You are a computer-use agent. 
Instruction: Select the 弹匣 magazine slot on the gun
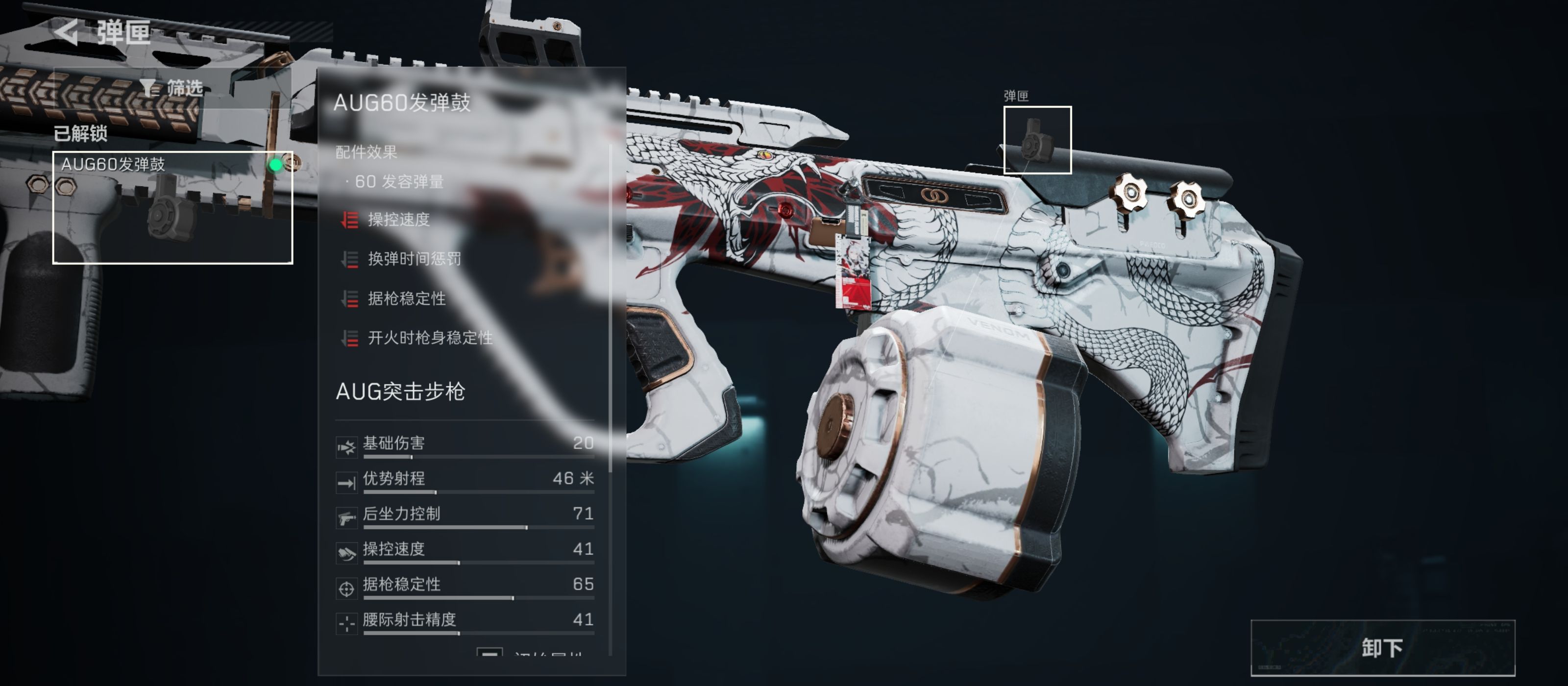point(1037,140)
